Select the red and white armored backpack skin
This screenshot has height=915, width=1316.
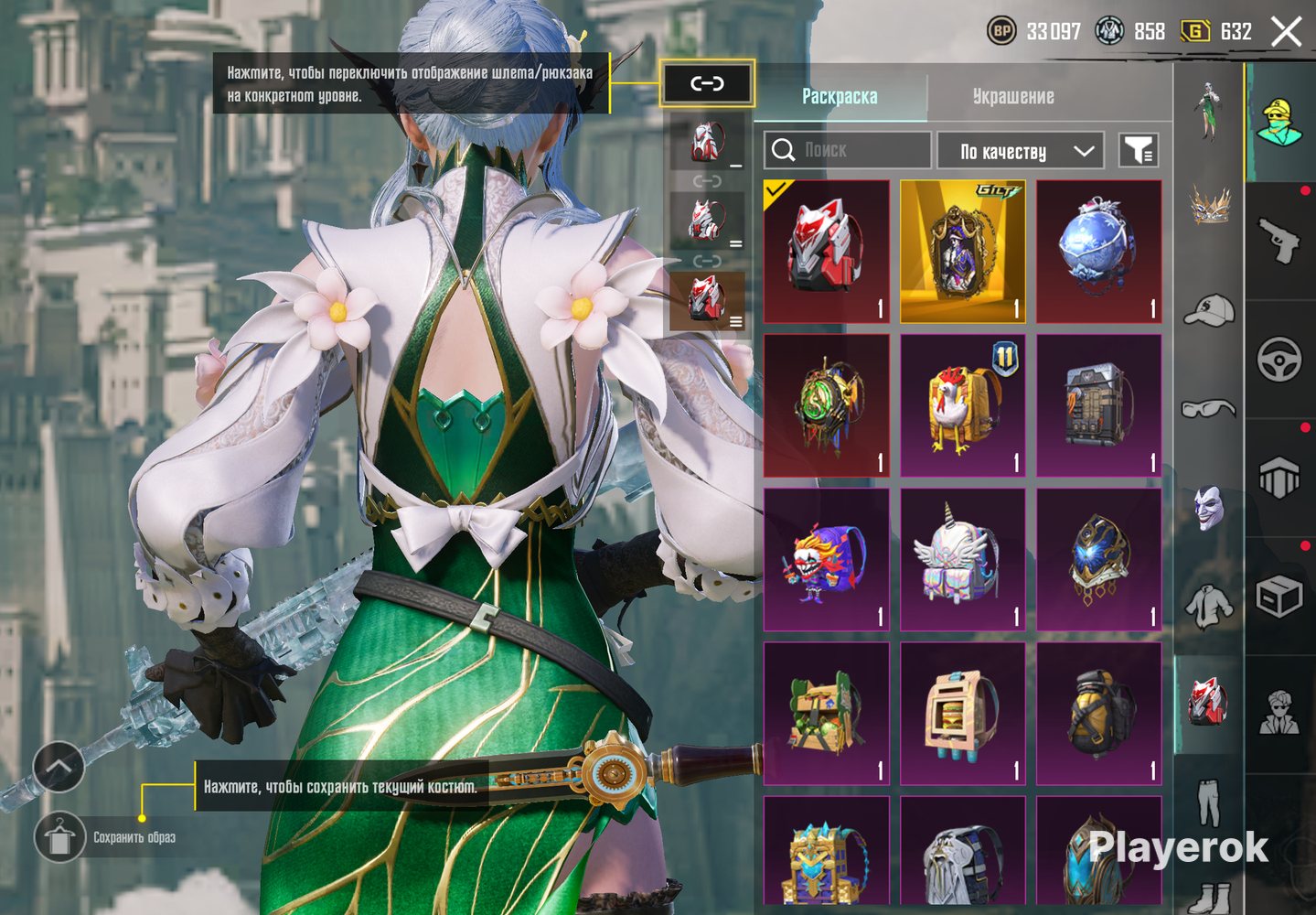coord(826,251)
